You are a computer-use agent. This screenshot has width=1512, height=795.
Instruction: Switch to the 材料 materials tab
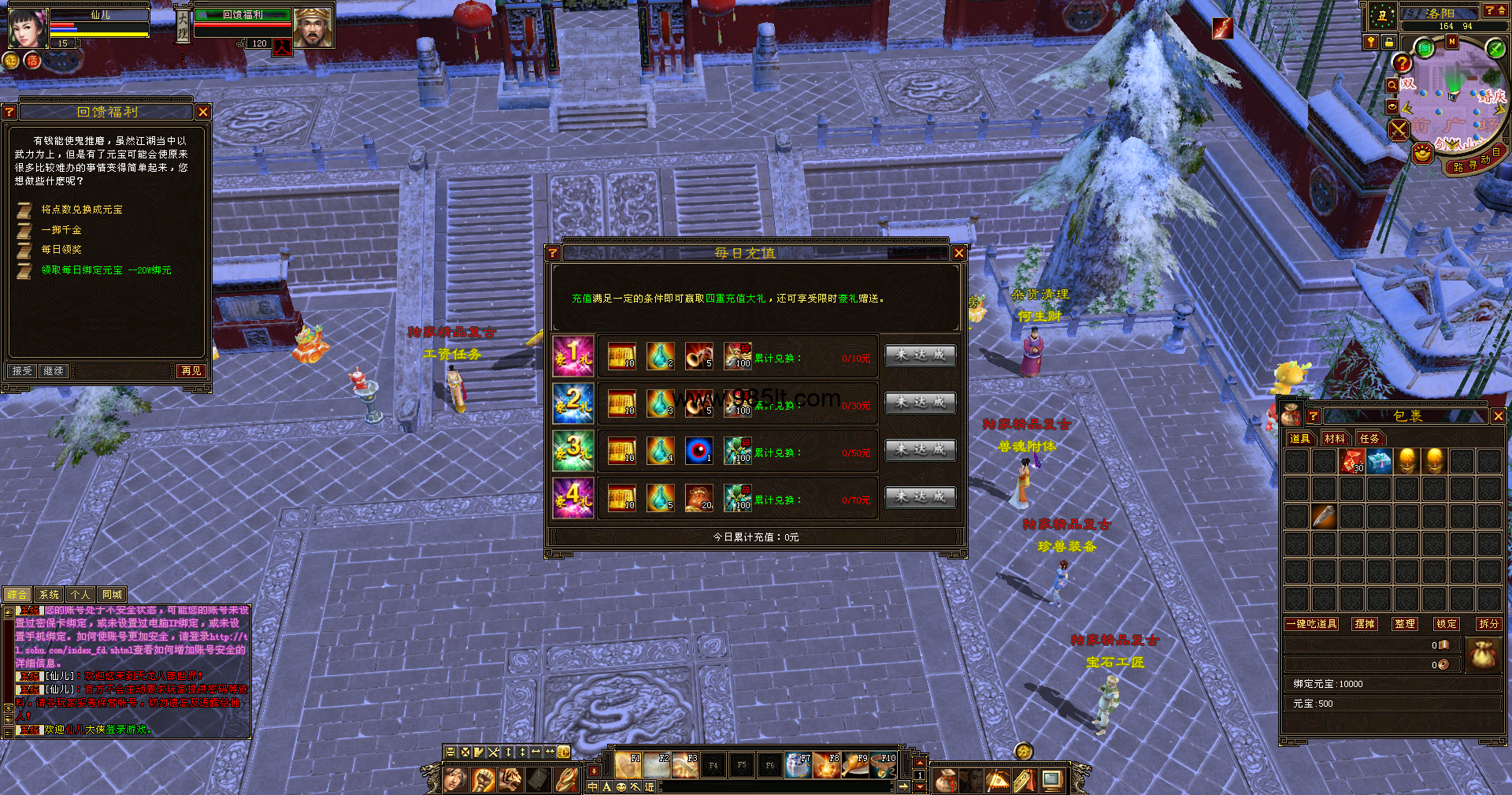1334,439
